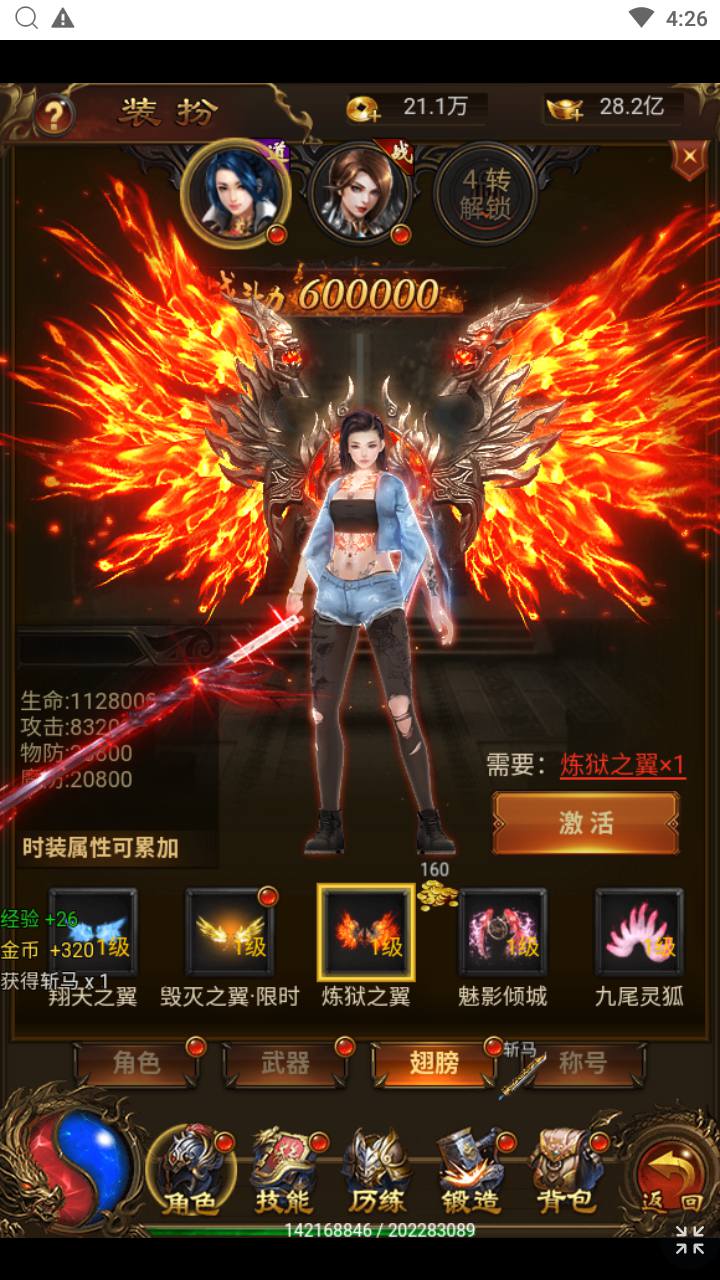Open the help question mark button
The width and height of the screenshot is (720, 1280).
pos(53,113)
